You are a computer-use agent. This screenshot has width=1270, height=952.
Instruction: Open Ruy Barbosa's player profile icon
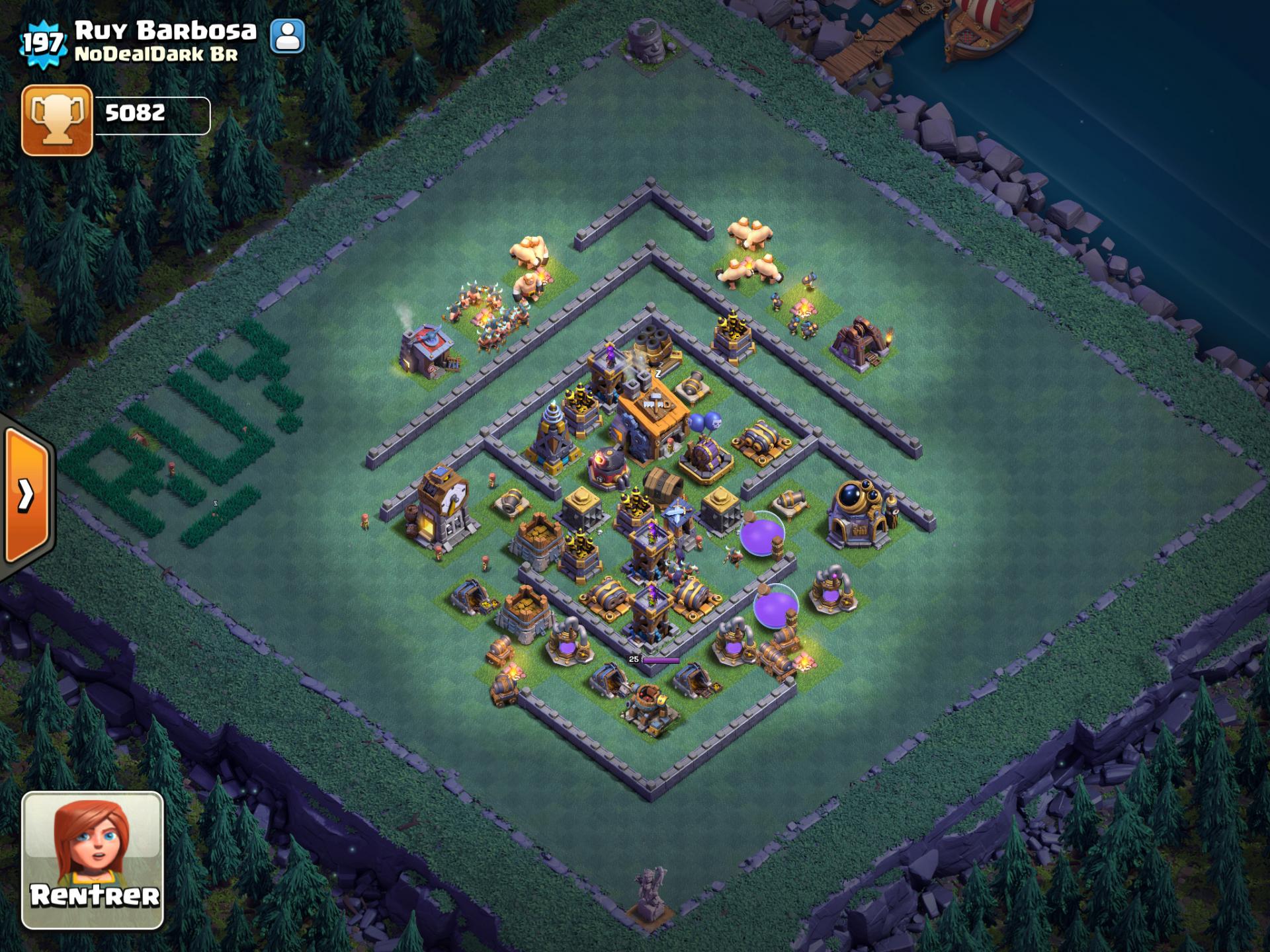[288, 36]
